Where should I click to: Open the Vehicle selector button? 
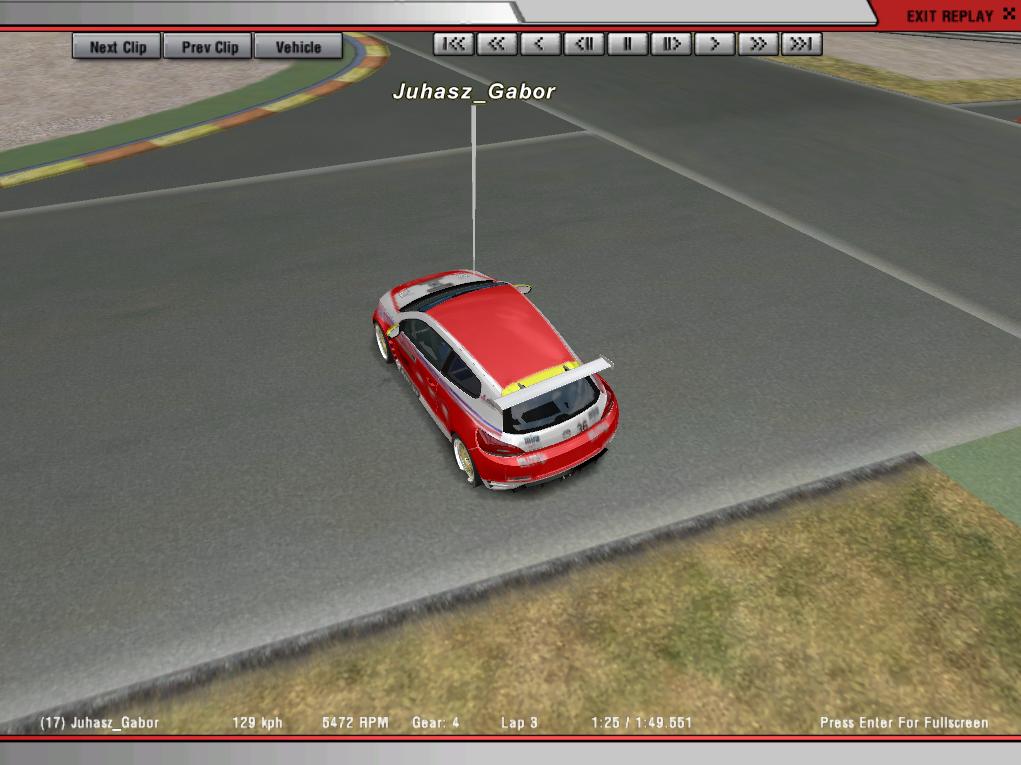coord(298,47)
